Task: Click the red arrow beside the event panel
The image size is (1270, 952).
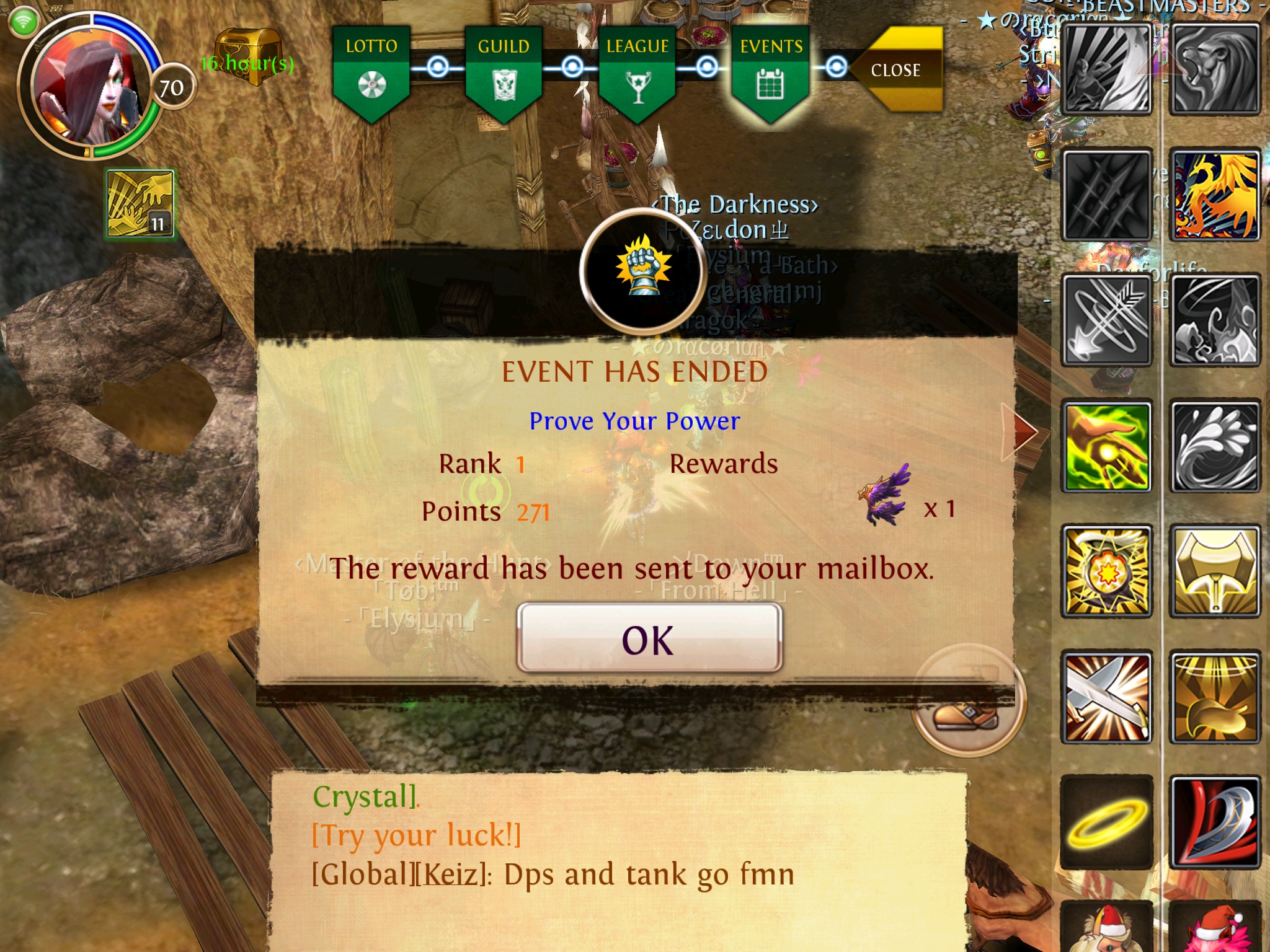Action: (x=1022, y=431)
